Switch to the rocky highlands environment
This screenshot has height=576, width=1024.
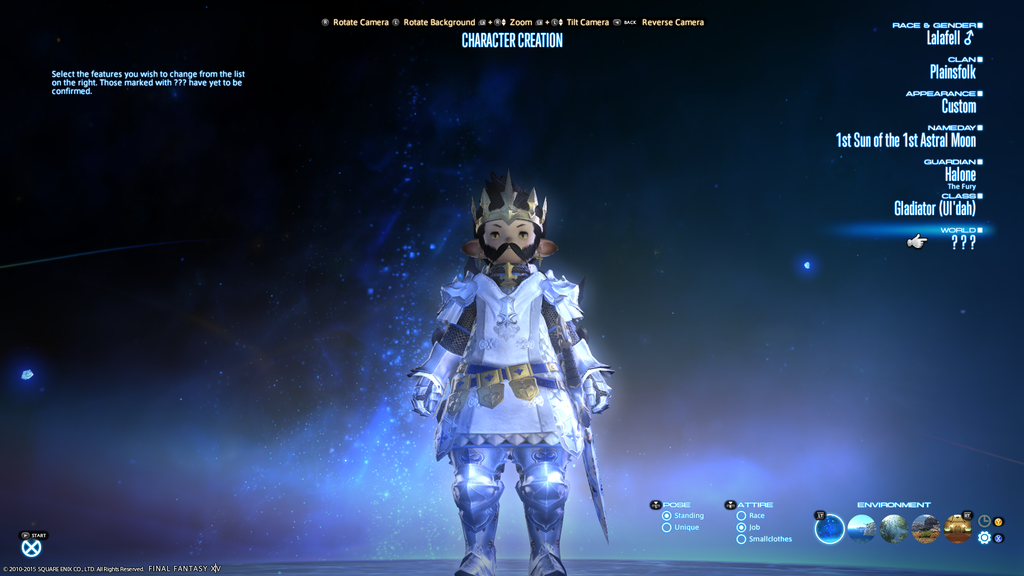click(925, 529)
